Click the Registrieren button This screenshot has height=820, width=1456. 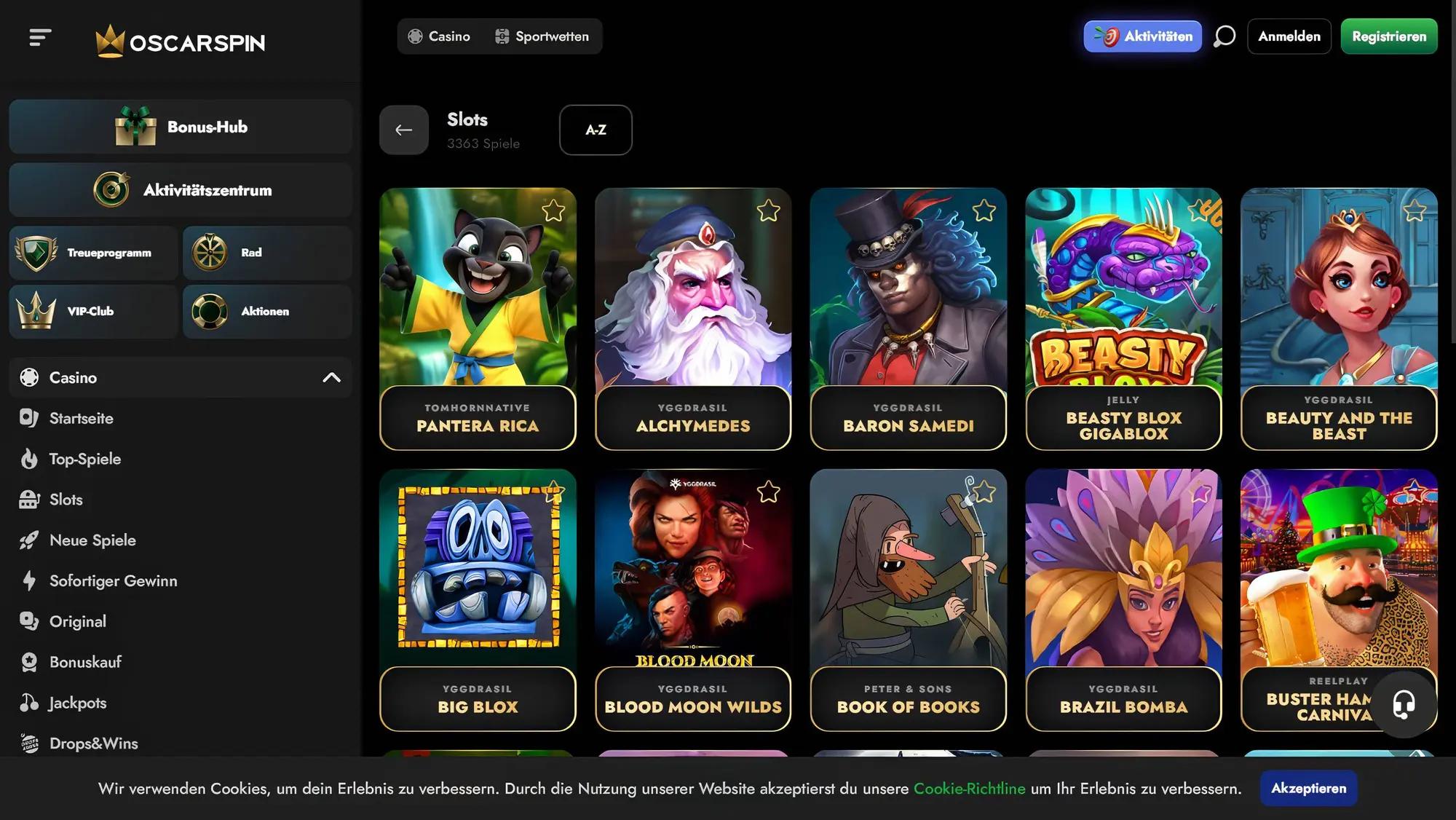(x=1388, y=36)
